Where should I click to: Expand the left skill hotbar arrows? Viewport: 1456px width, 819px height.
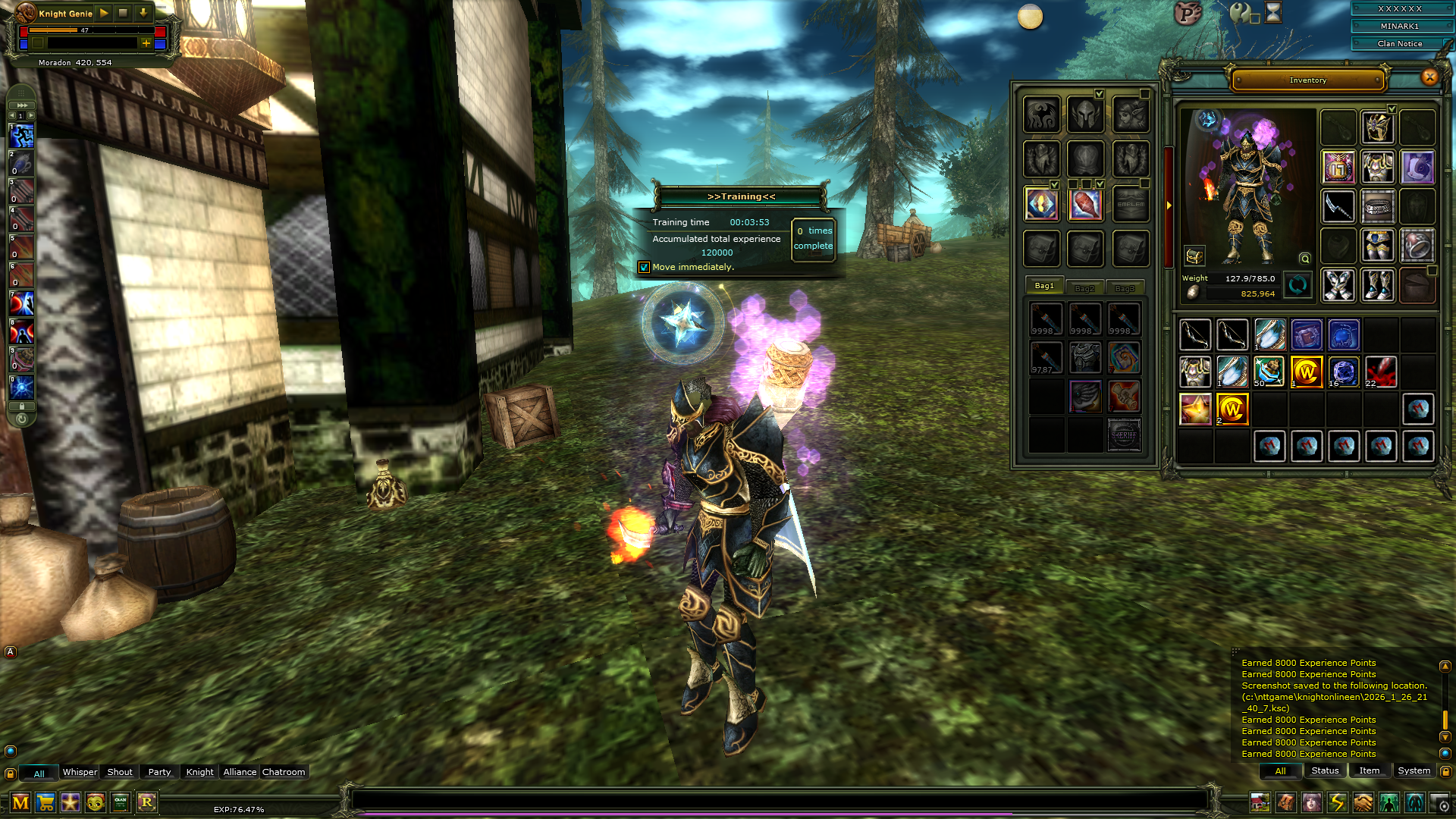click(21, 104)
